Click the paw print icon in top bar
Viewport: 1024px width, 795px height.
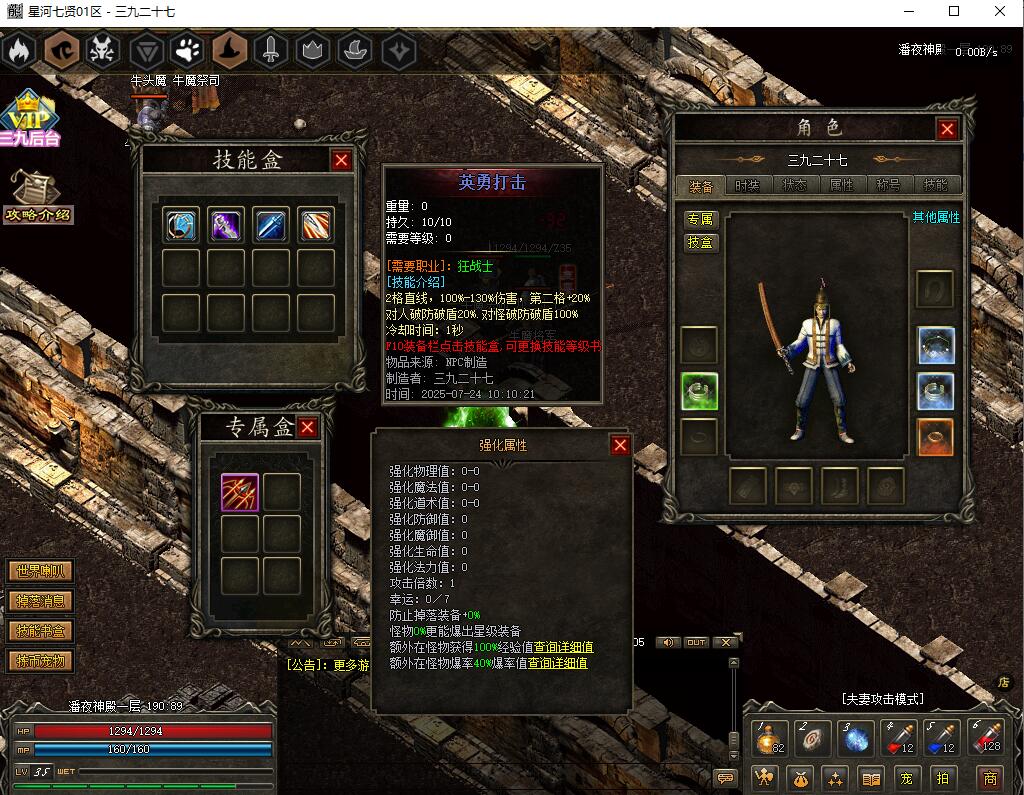[x=187, y=49]
